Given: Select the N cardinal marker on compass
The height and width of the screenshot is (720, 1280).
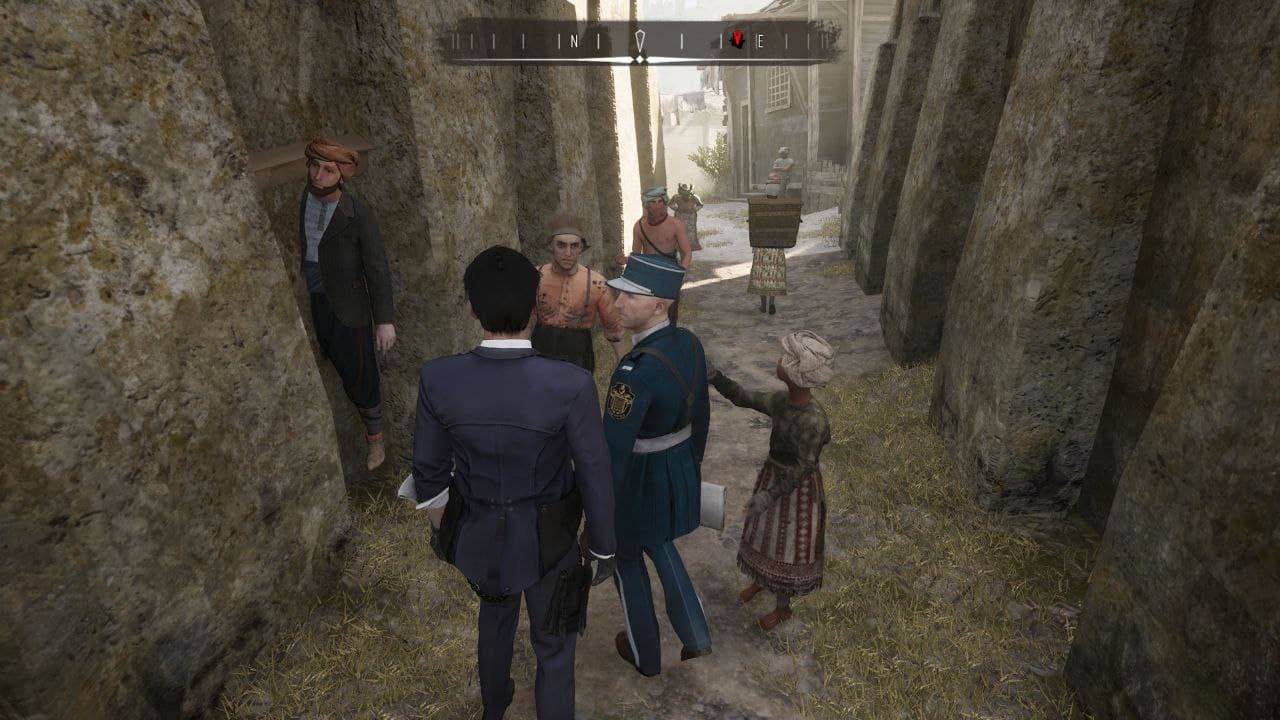Looking at the screenshot, I should coord(574,41).
